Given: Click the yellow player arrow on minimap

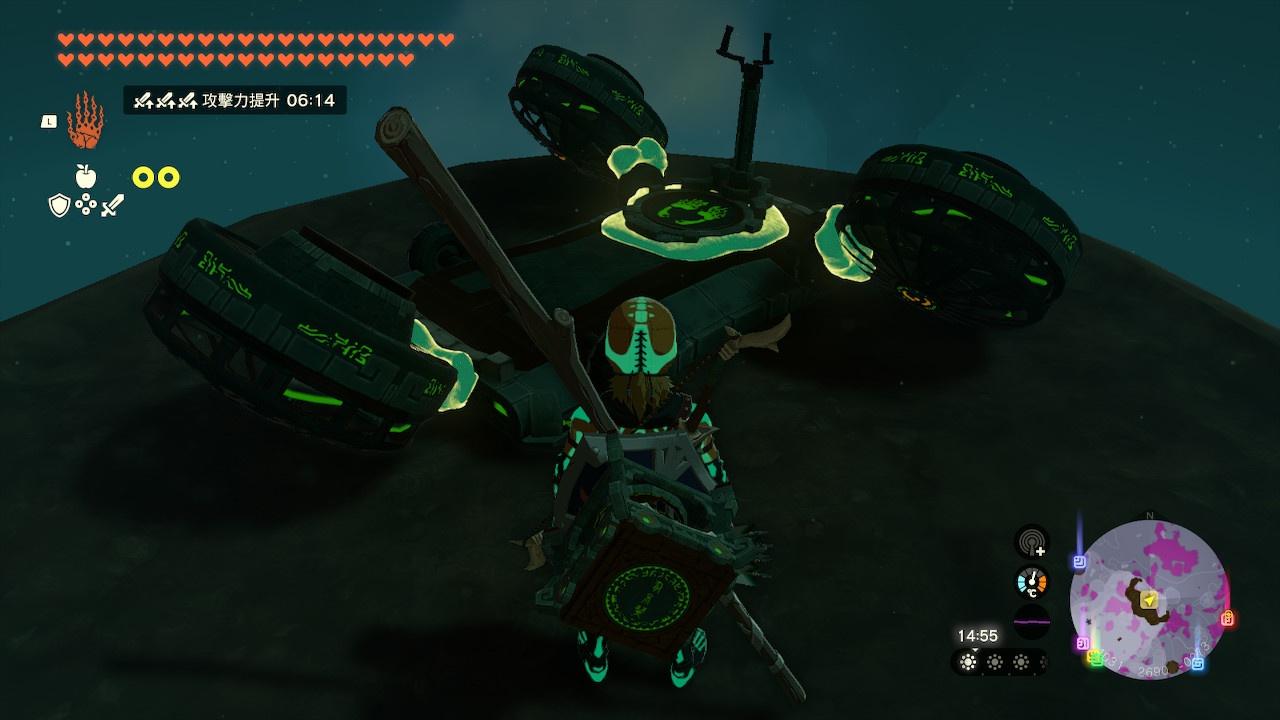Looking at the screenshot, I should click(1151, 599).
